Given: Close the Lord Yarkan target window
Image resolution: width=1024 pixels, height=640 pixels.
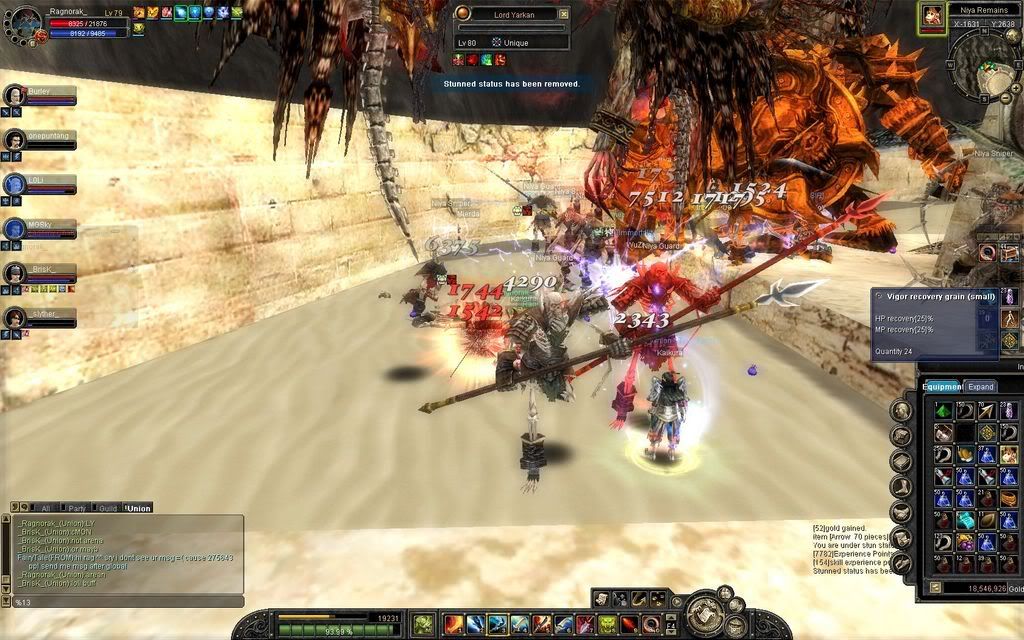Looking at the screenshot, I should (563, 14).
